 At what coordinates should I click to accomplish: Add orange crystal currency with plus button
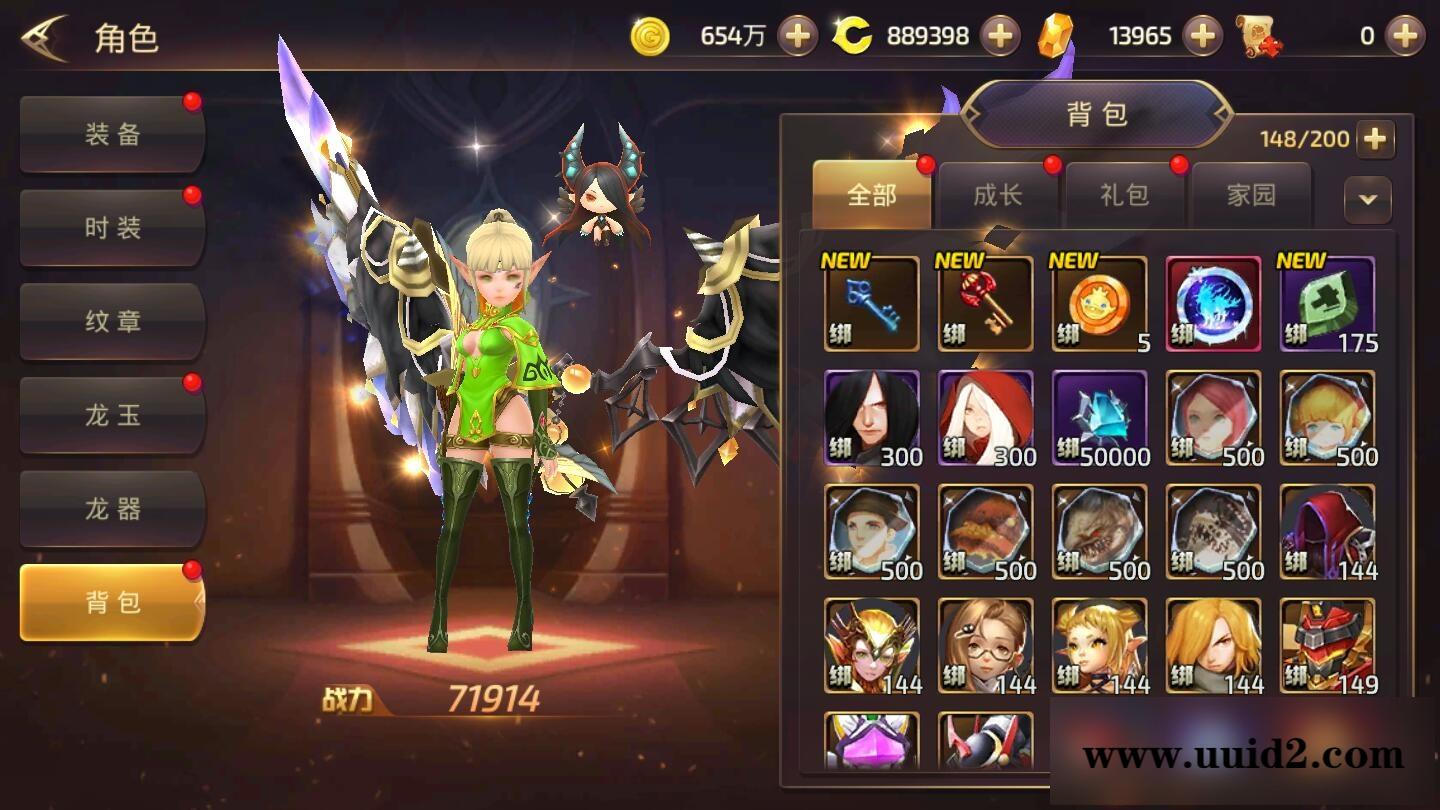(1202, 37)
